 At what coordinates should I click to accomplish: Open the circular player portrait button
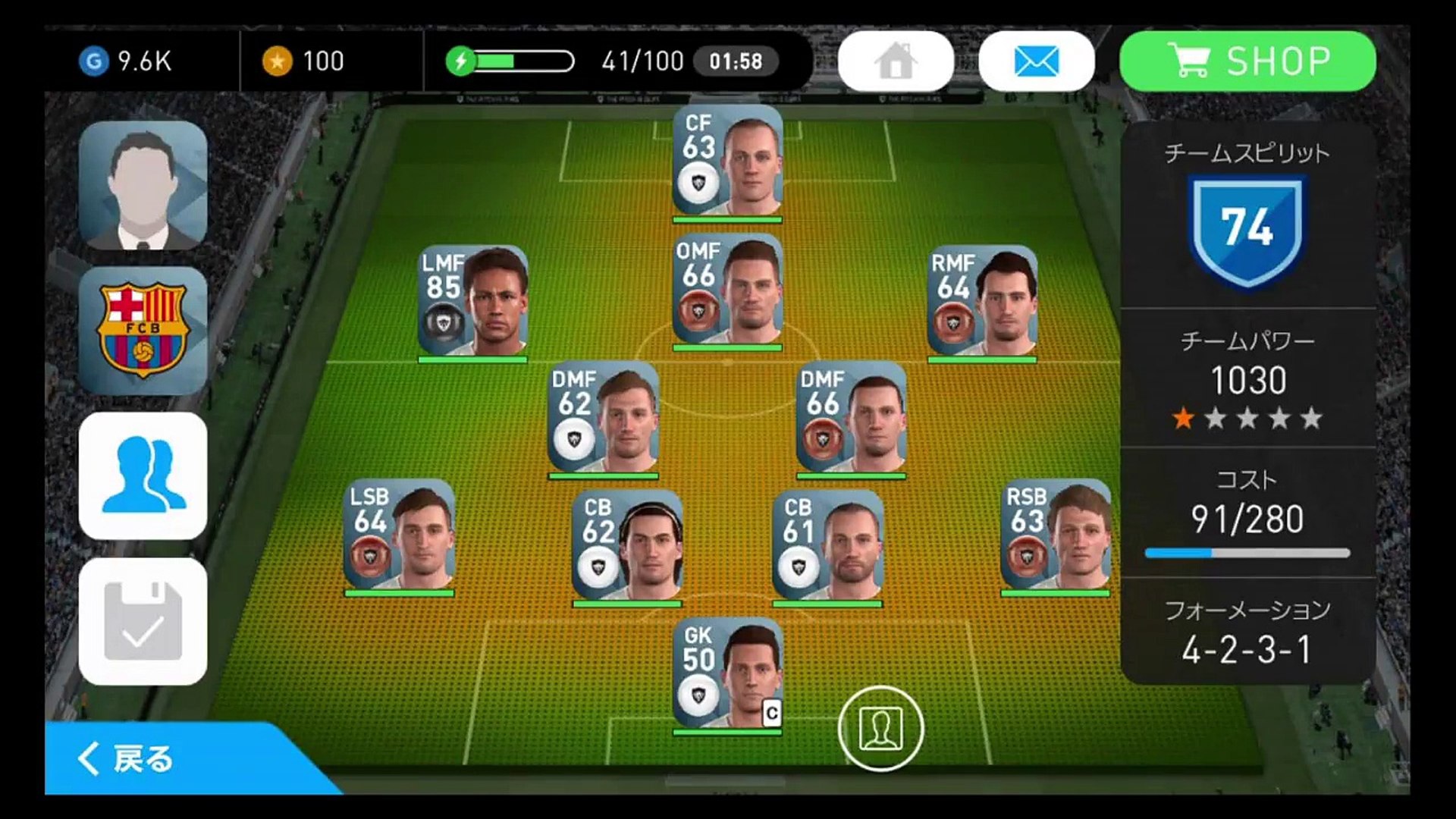click(x=880, y=728)
